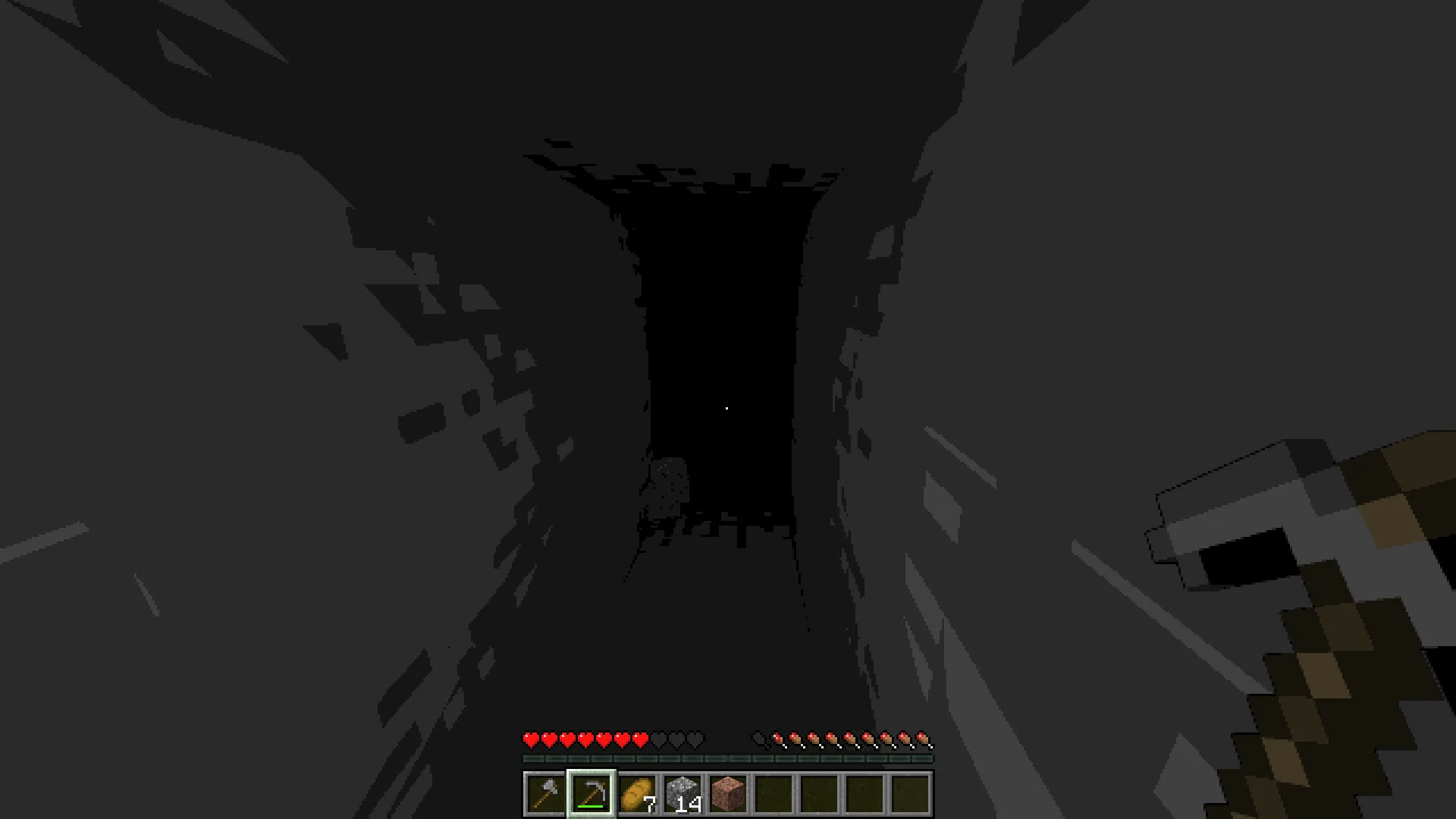Select the cobblestone stack of 14

(x=681, y=793)
